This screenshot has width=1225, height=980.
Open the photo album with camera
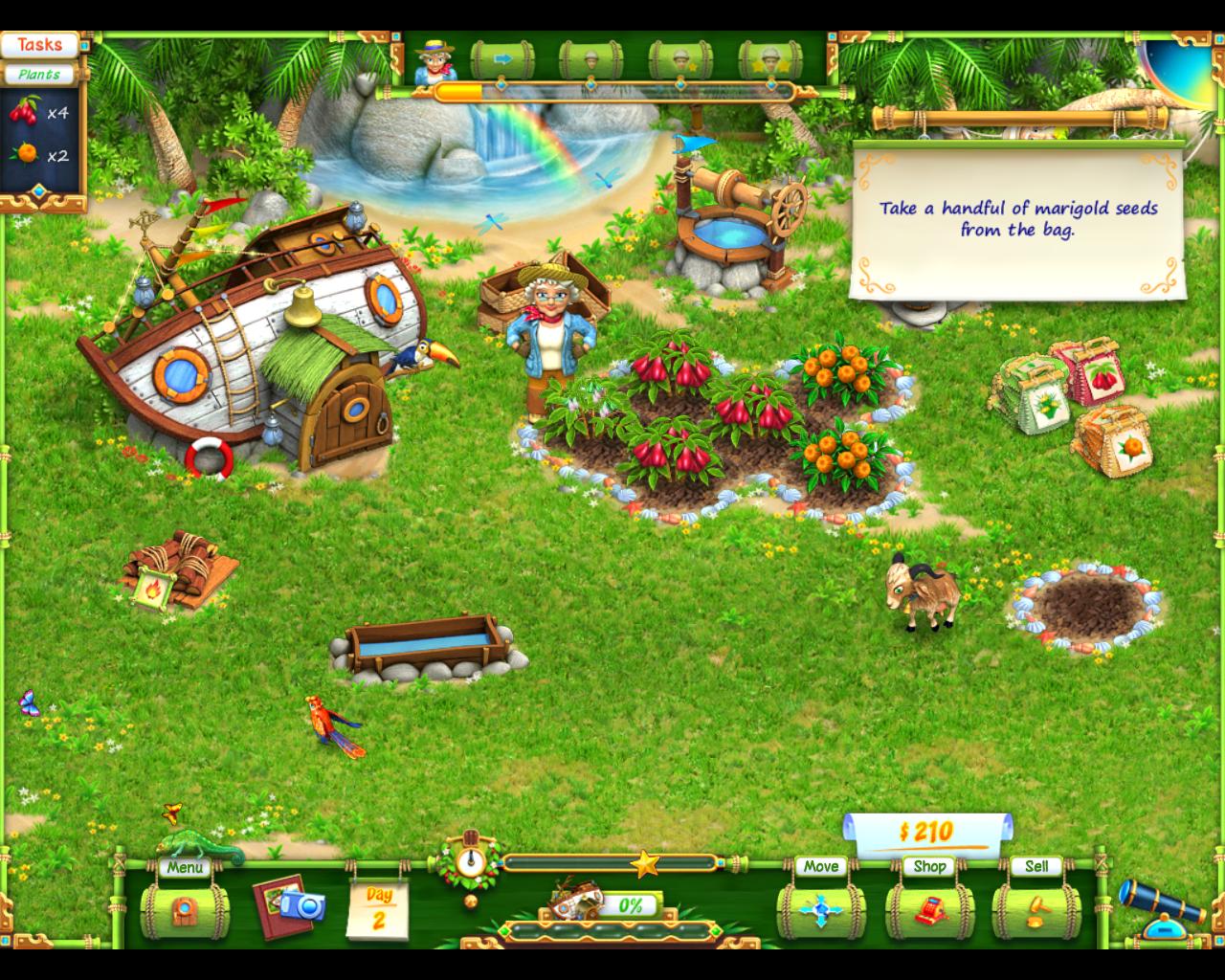(288, 904)
